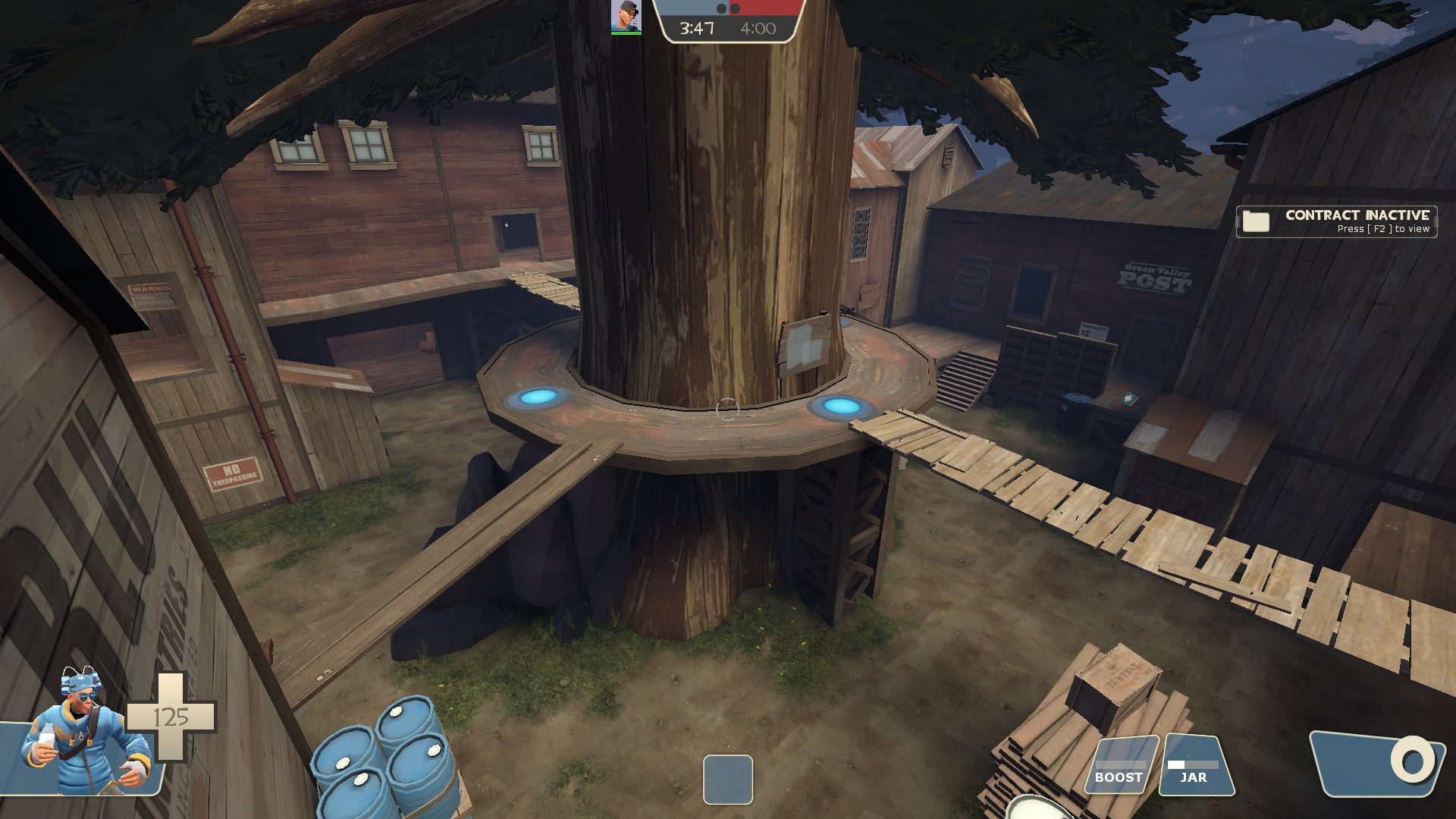Viewport: 1456px width, 819px height.
Task: Select the health cross icon
Action: click(171, 717)
